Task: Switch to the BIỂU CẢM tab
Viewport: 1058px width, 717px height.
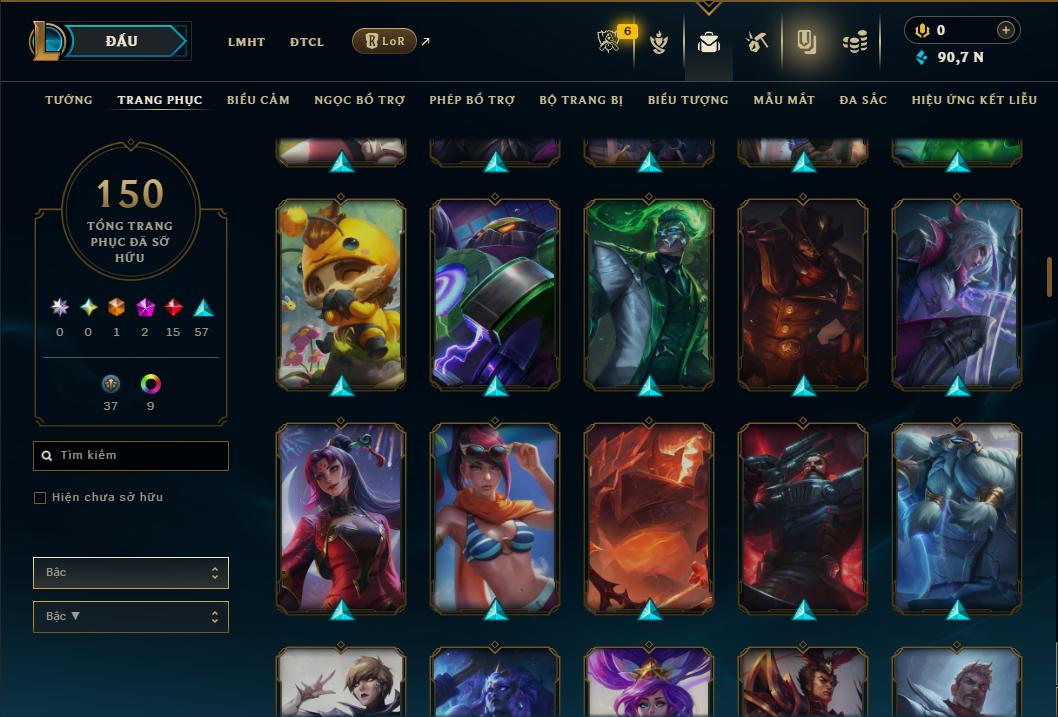Action: point(258,100)
